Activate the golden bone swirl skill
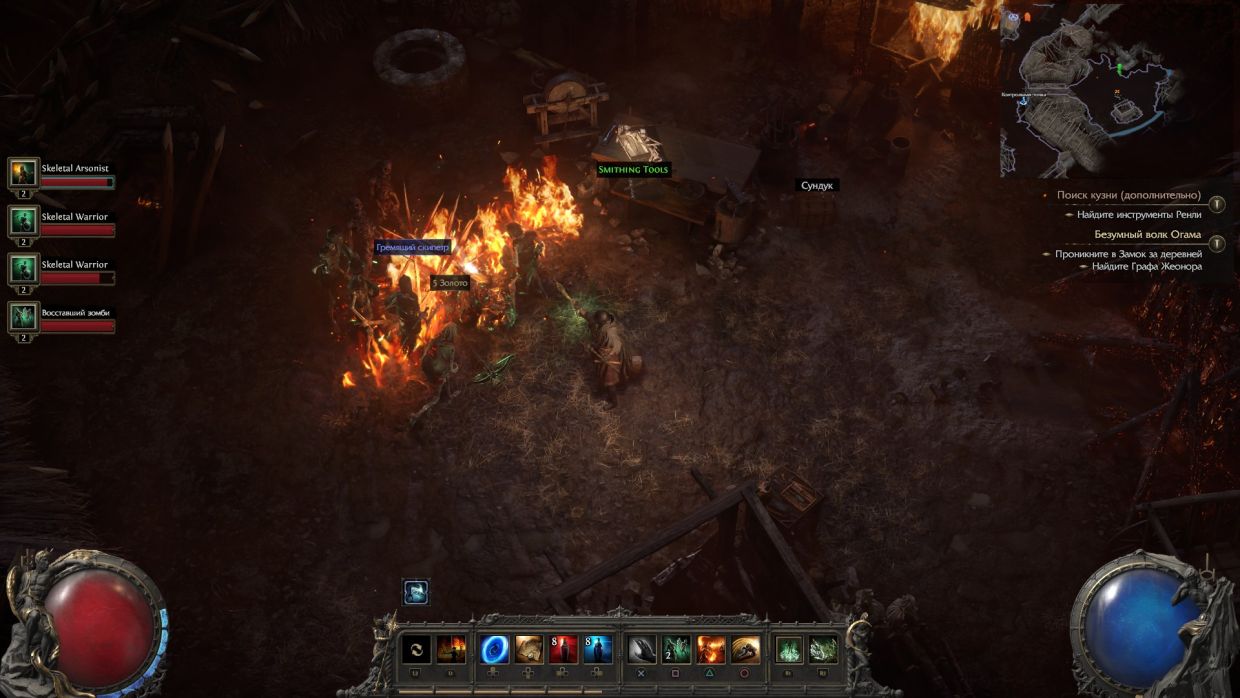Viewport: 1240px width, 698px height. pyautogui.click(x=745, y=650)
